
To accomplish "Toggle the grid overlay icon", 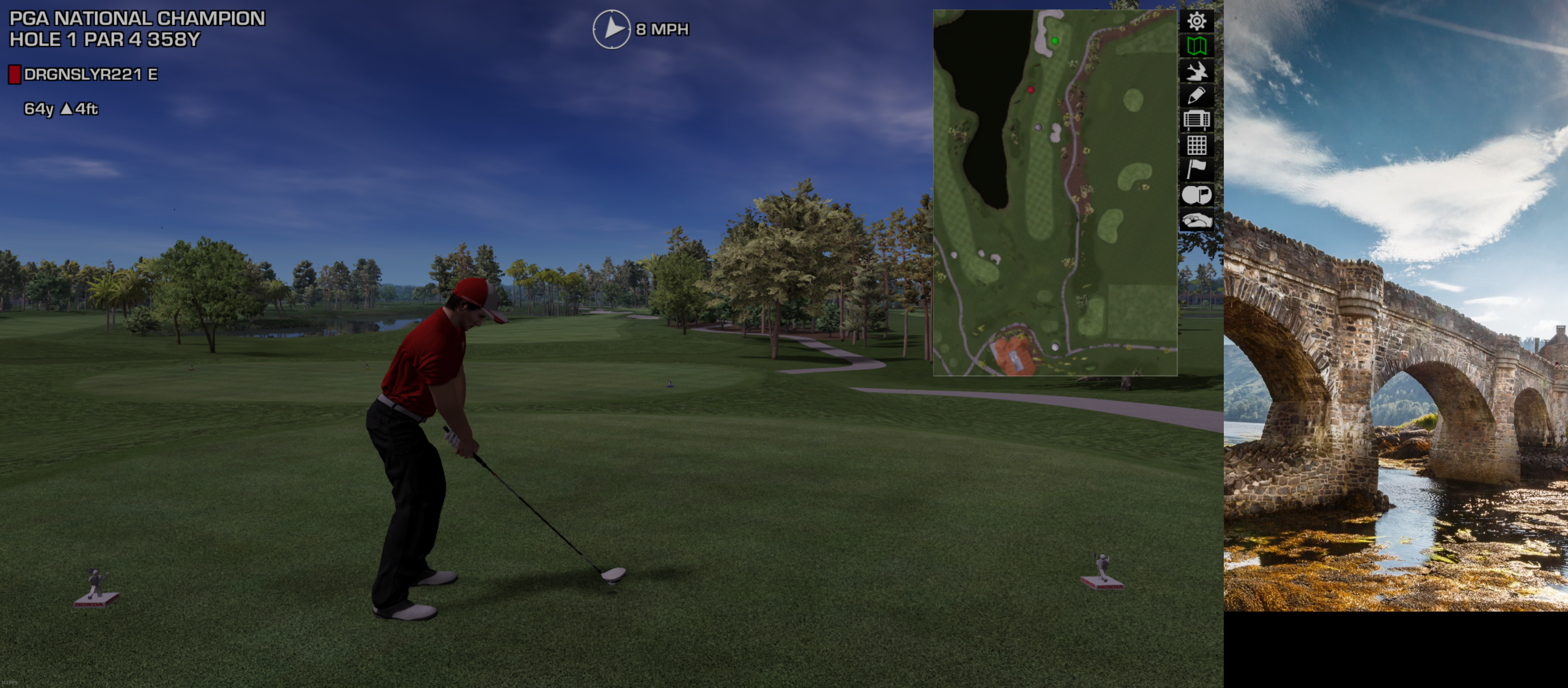I will pos(1196,145).
